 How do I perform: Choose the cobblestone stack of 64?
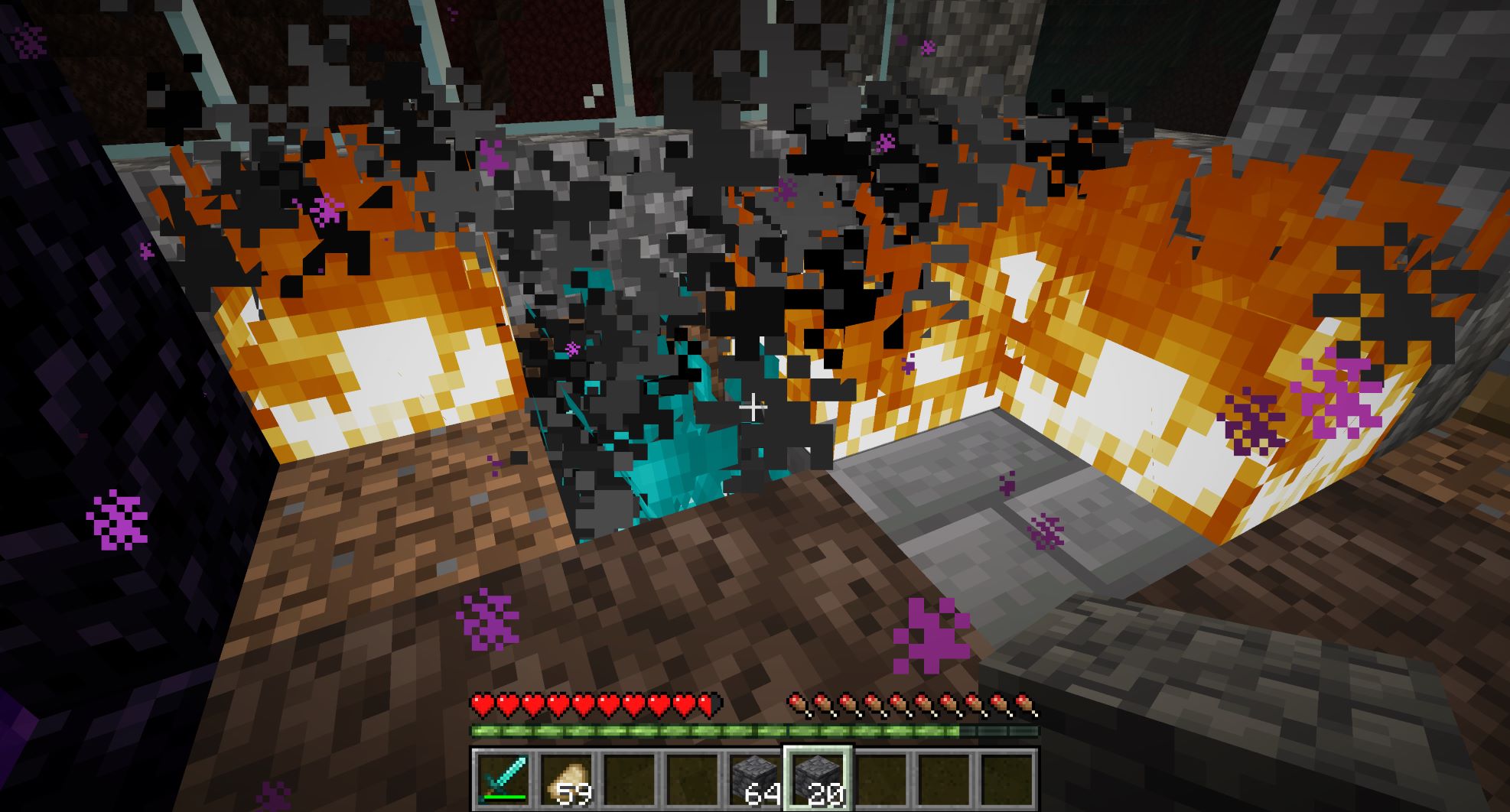(754, 778)
